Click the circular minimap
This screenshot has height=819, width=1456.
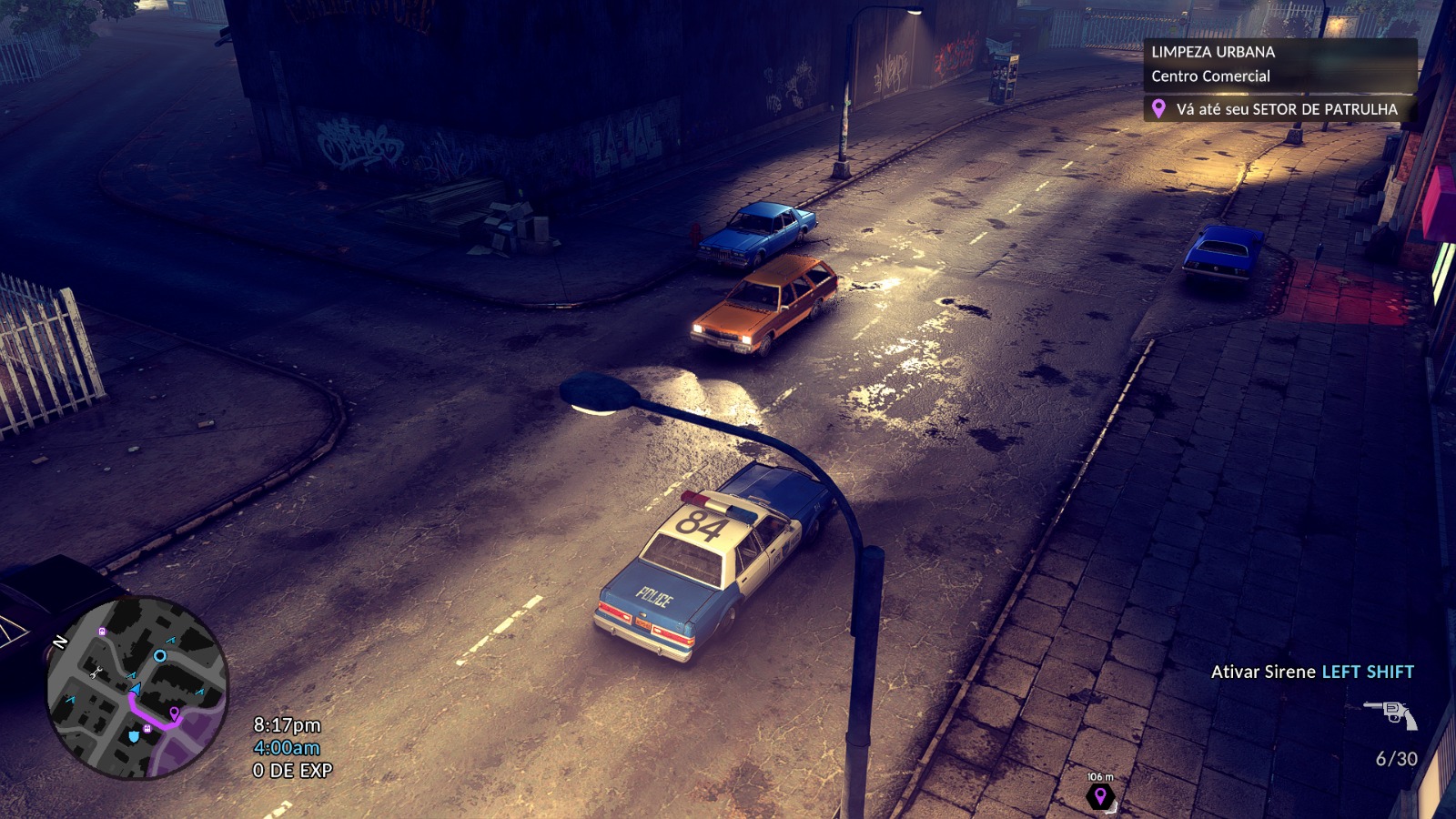click(137, 687)
